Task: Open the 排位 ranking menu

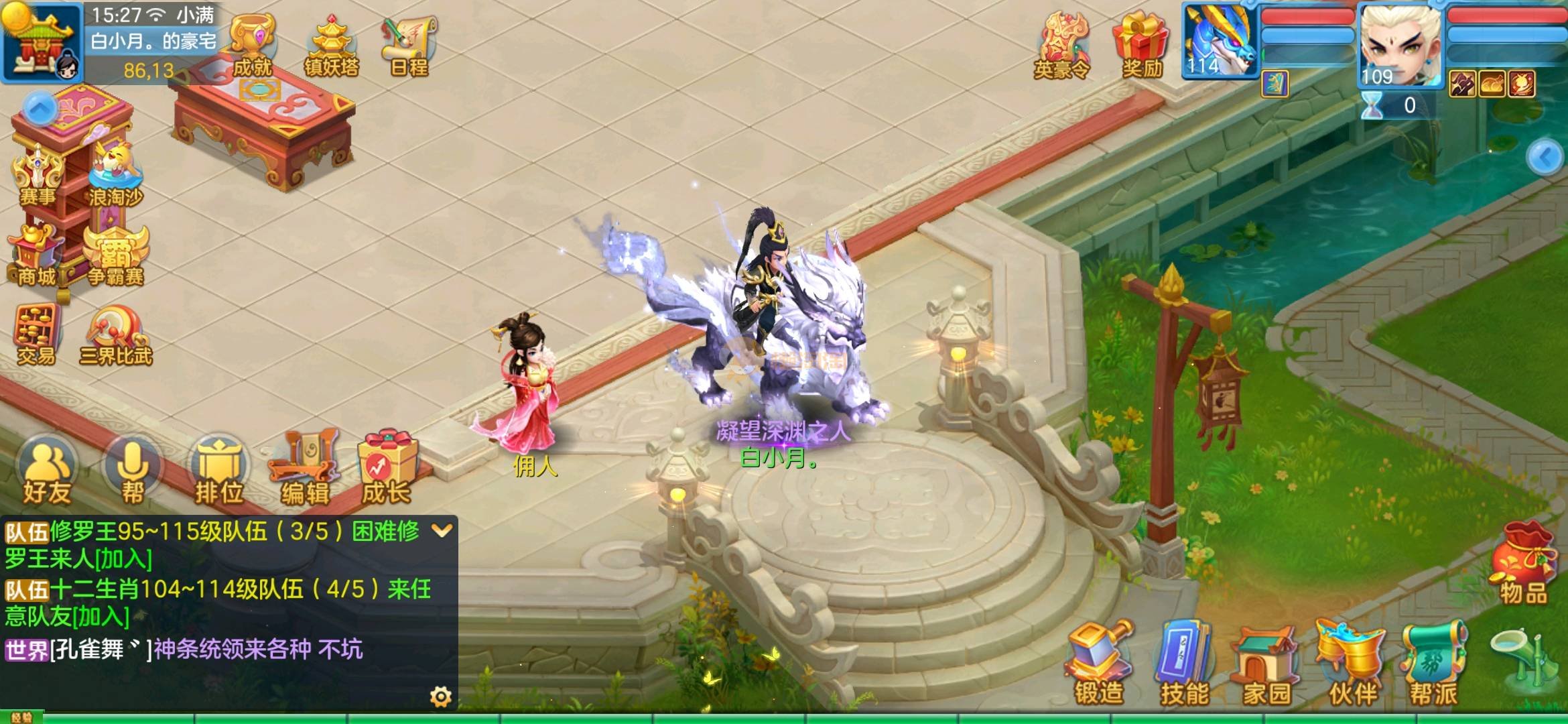Action: click(x=218, y=473)
